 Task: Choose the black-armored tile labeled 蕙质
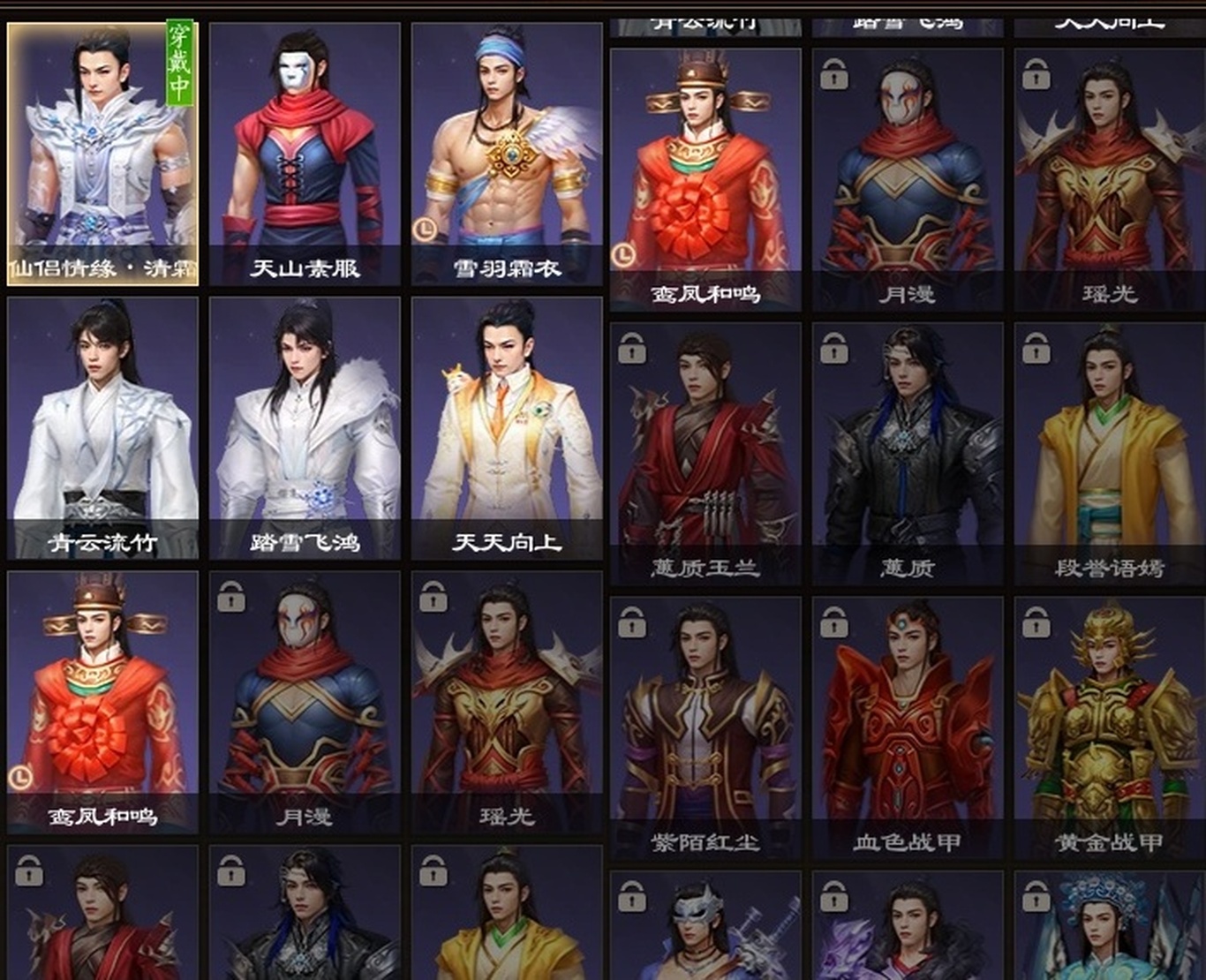[x=908, y=454]
